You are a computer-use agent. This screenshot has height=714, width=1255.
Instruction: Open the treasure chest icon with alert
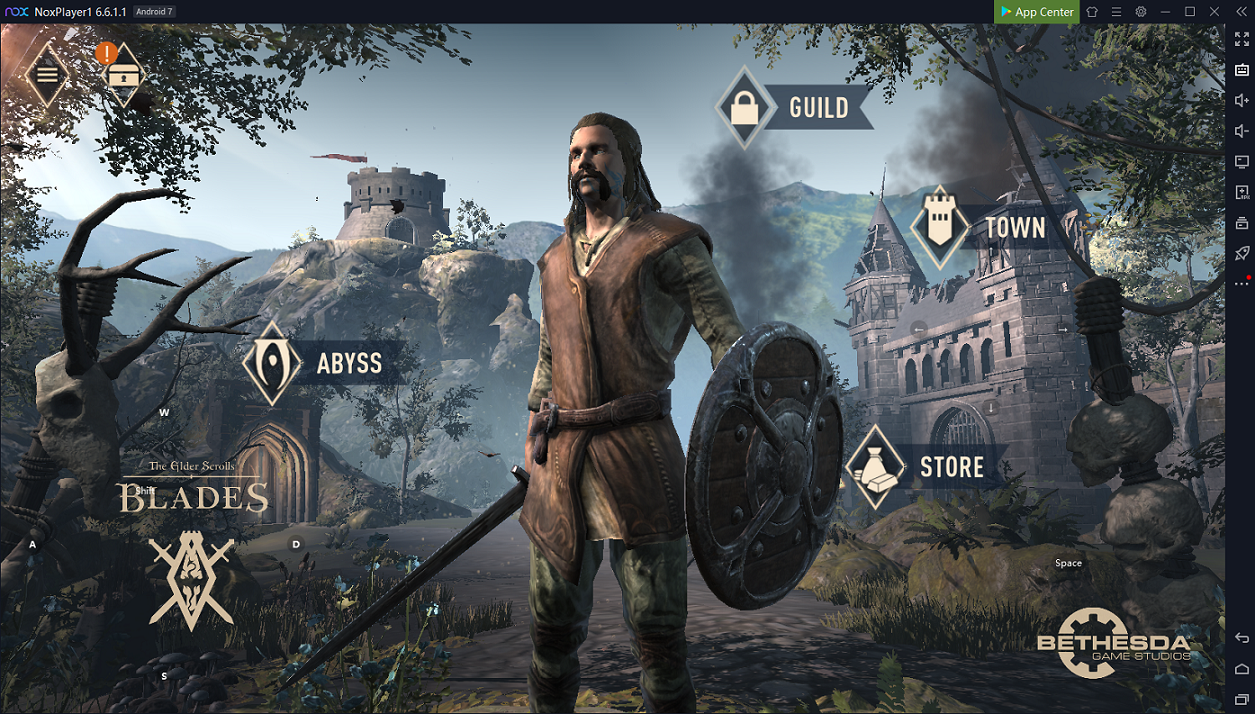coord(123,75)
